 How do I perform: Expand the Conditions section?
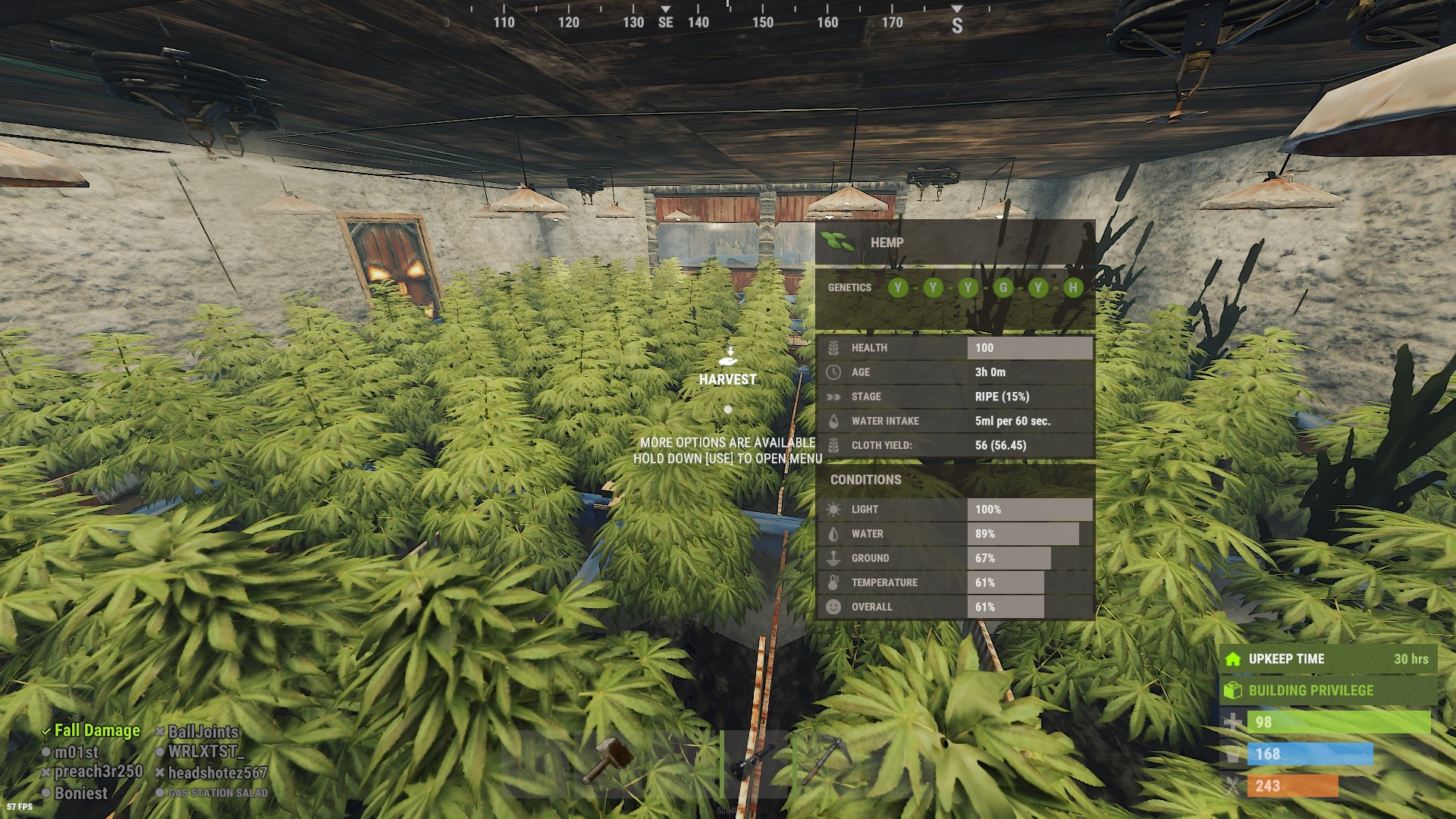864,479
